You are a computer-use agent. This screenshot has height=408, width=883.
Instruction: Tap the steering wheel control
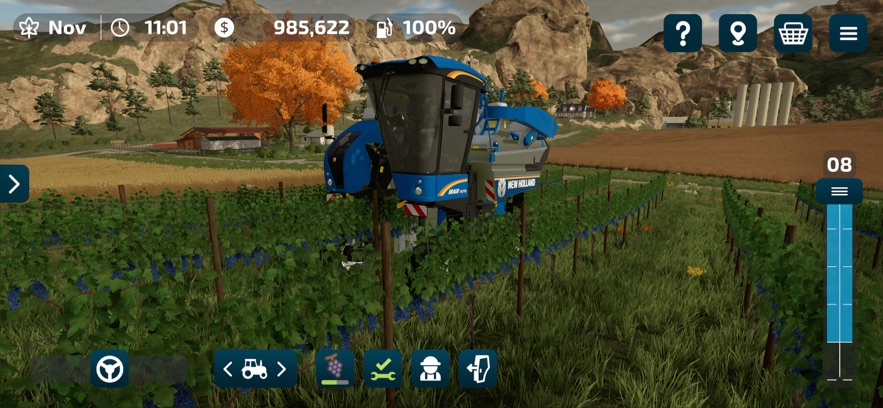pyautogui.click(x=109, y=369)
